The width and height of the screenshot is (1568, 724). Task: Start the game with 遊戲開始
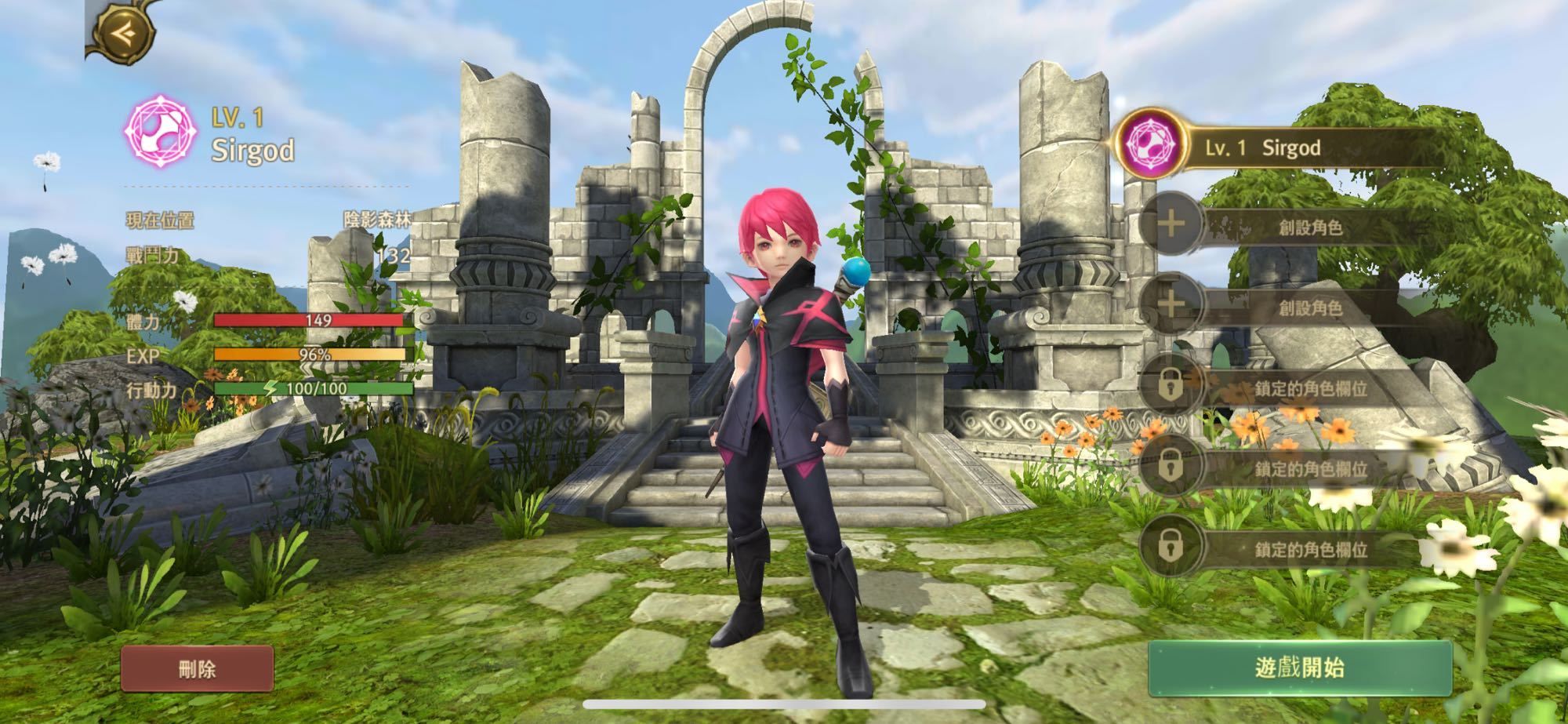(1299, 668)
